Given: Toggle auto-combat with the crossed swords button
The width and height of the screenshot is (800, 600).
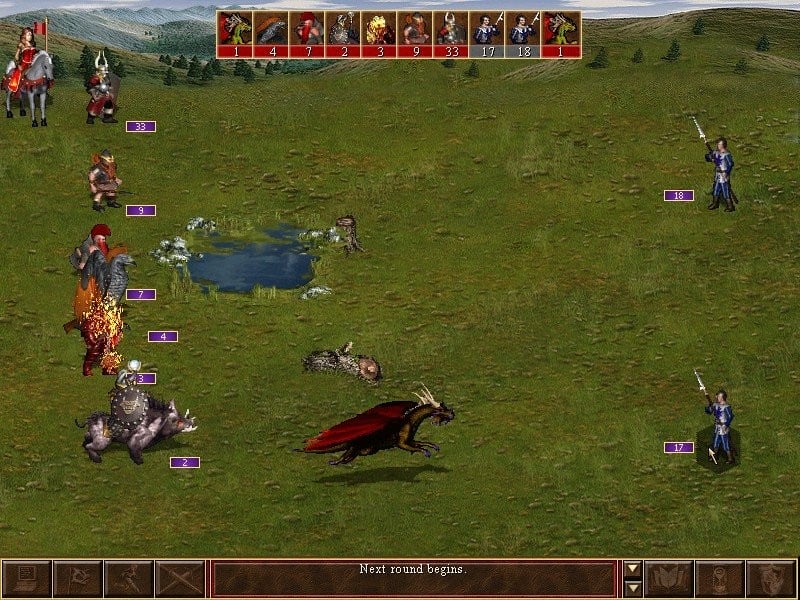Looking at the screenshot, I should (x=180, y=579).
